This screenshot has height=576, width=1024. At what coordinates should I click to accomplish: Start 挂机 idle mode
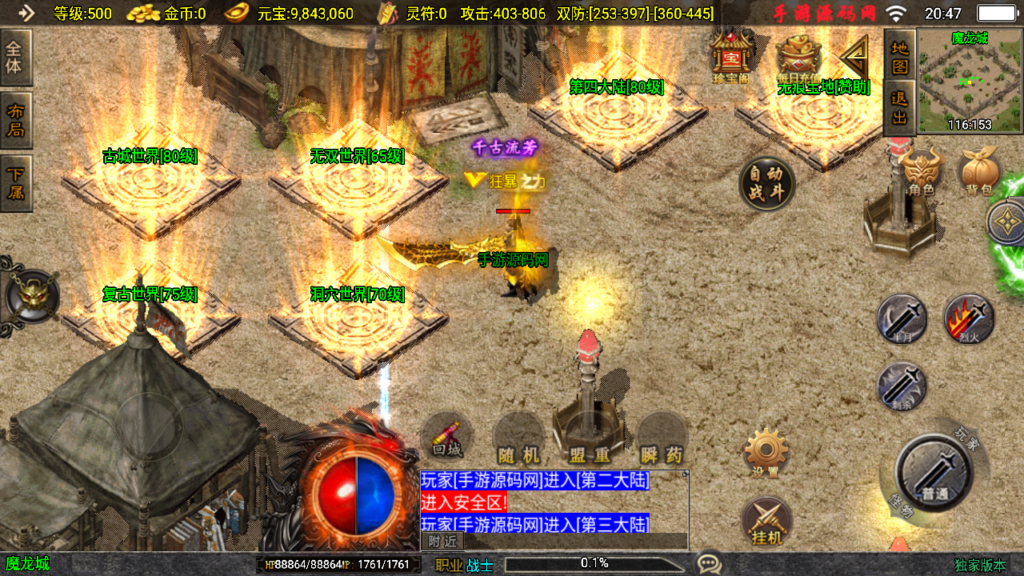click(767, 522)
